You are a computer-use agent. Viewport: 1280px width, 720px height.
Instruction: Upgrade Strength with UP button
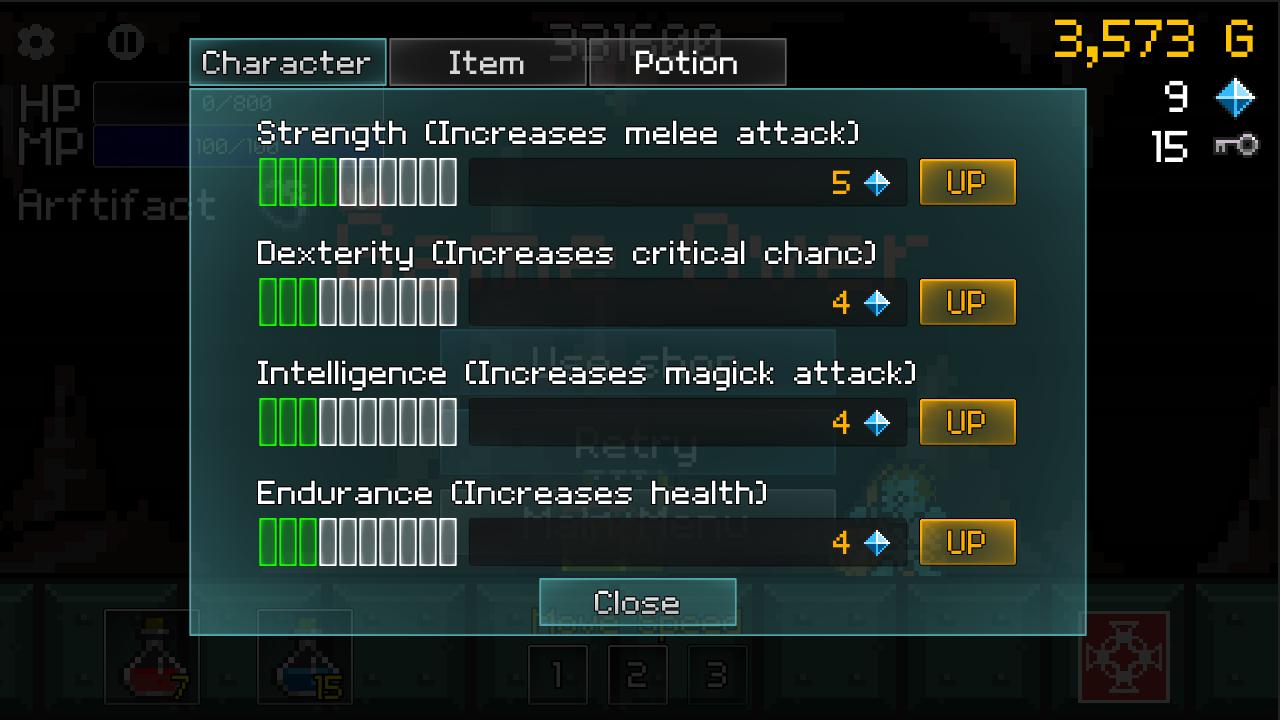967,181
